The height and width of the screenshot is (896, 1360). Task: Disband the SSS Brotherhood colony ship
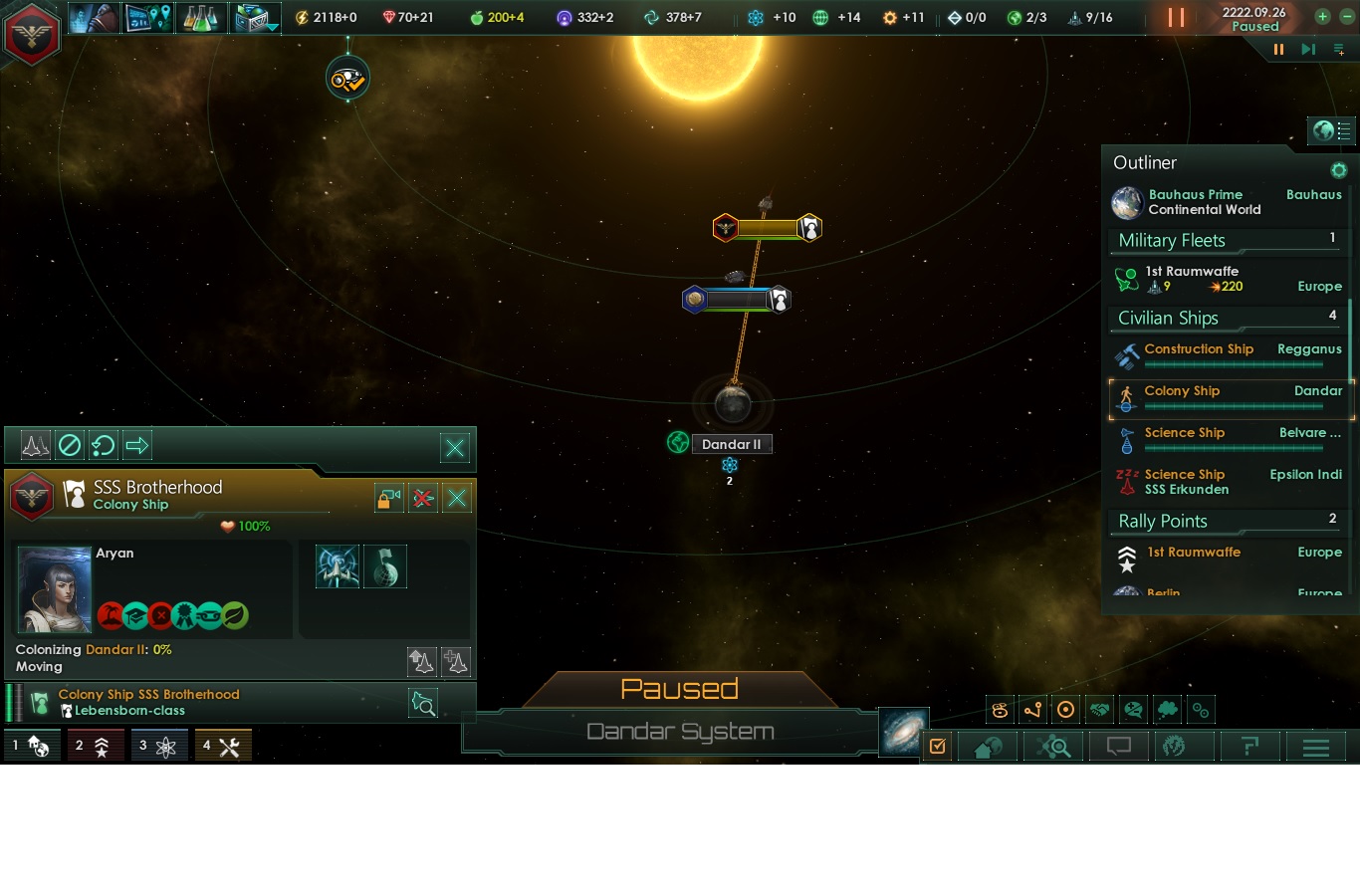click(422, 498)
